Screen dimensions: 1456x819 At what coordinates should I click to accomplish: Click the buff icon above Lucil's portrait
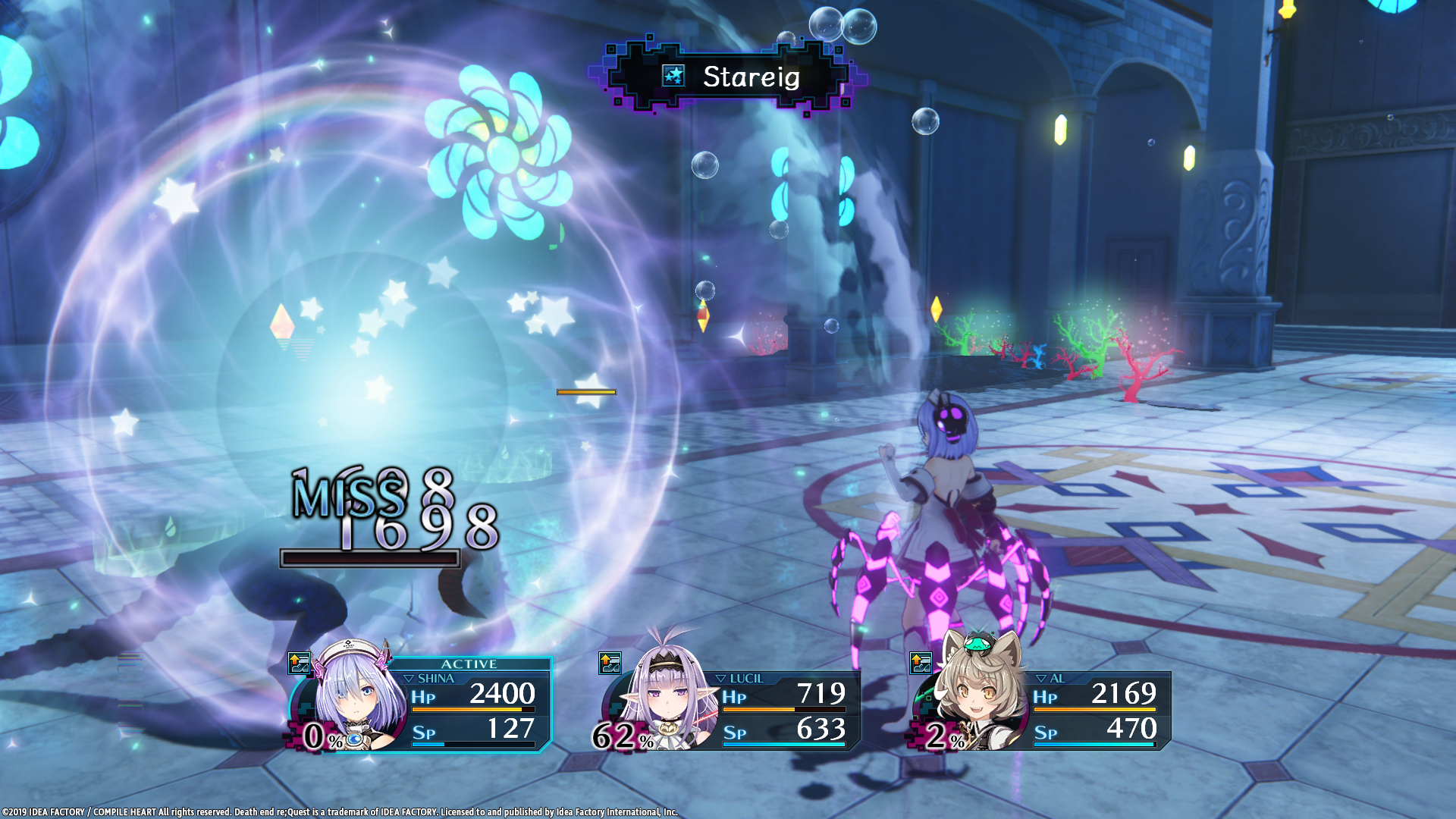click(610, 664)
